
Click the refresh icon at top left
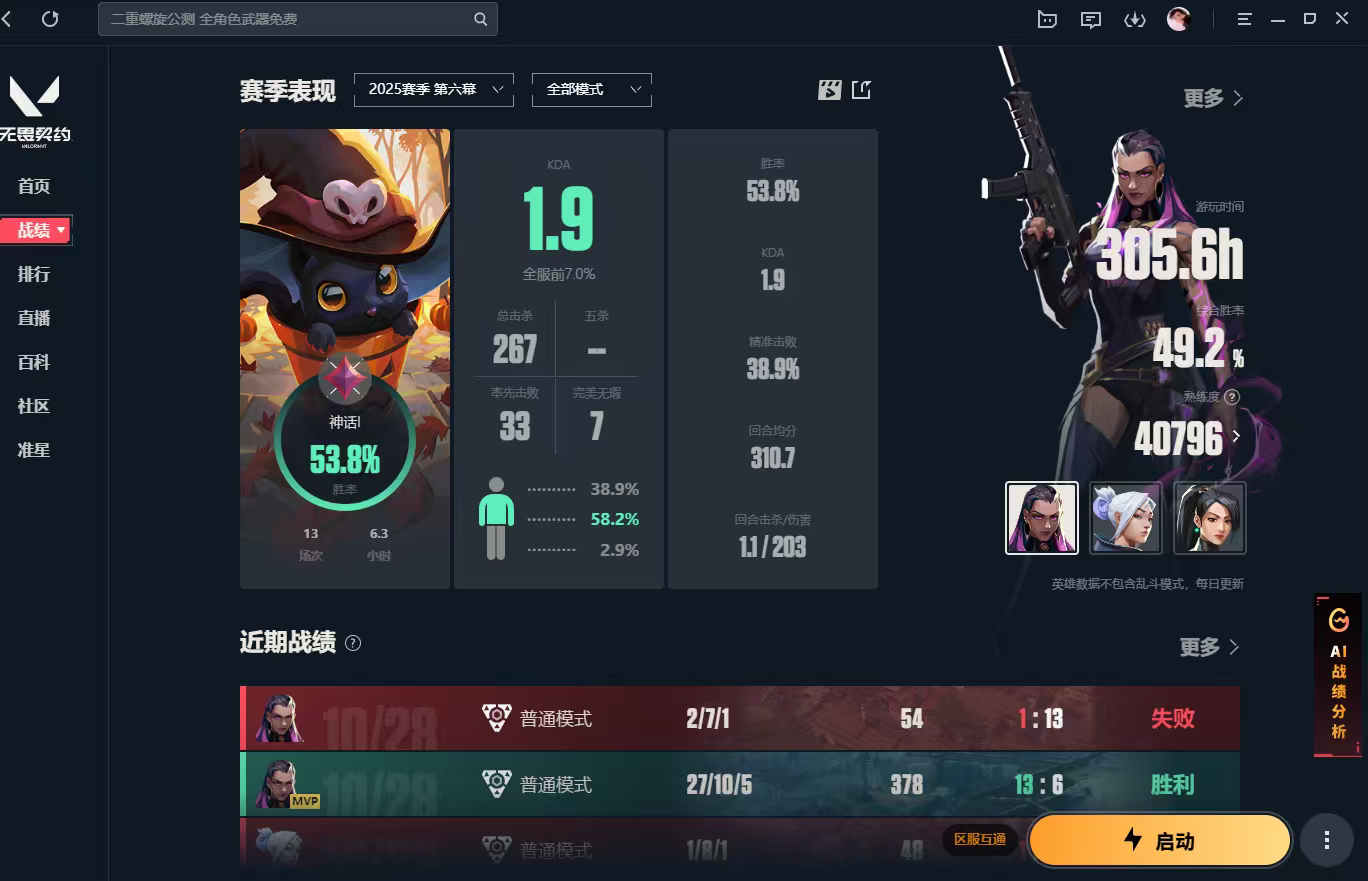[50, 18]
